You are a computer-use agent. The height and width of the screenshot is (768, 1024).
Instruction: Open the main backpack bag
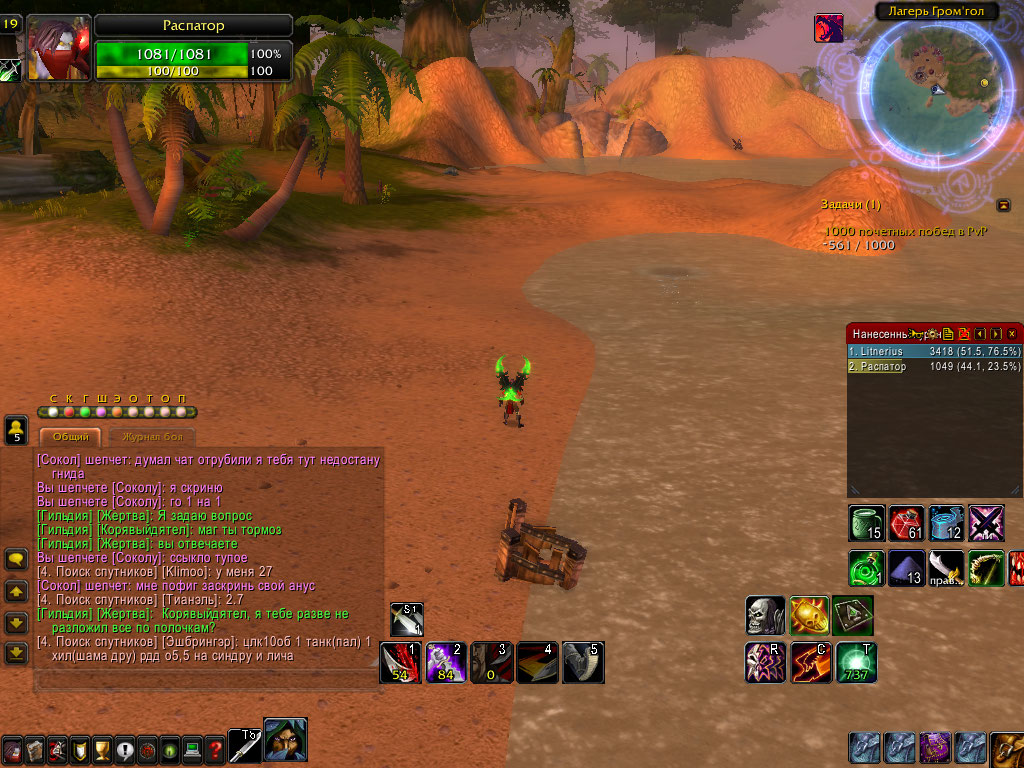[1007, 748]
